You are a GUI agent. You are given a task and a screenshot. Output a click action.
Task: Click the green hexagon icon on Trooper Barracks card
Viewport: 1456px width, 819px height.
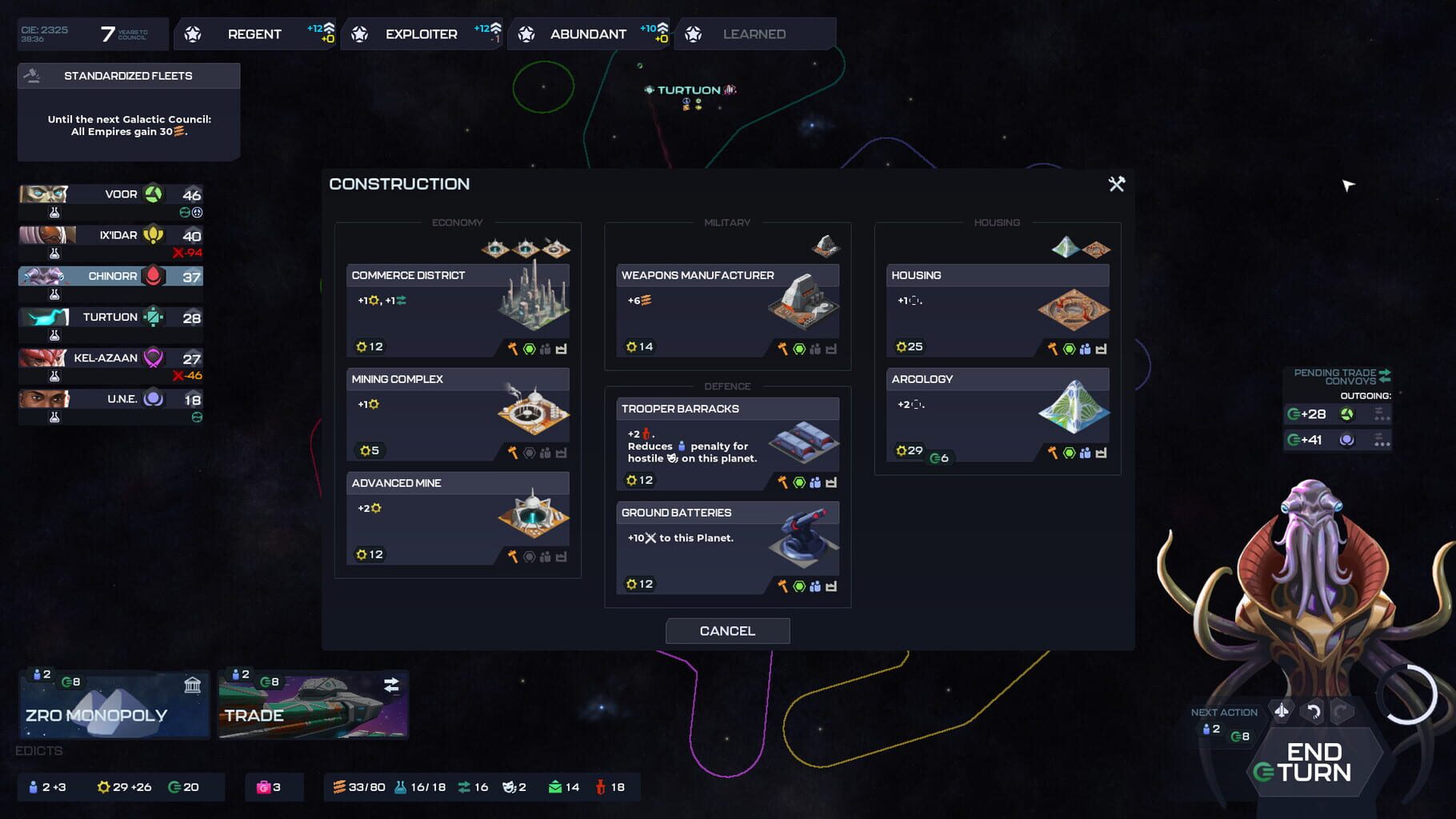tap(799, 483)
